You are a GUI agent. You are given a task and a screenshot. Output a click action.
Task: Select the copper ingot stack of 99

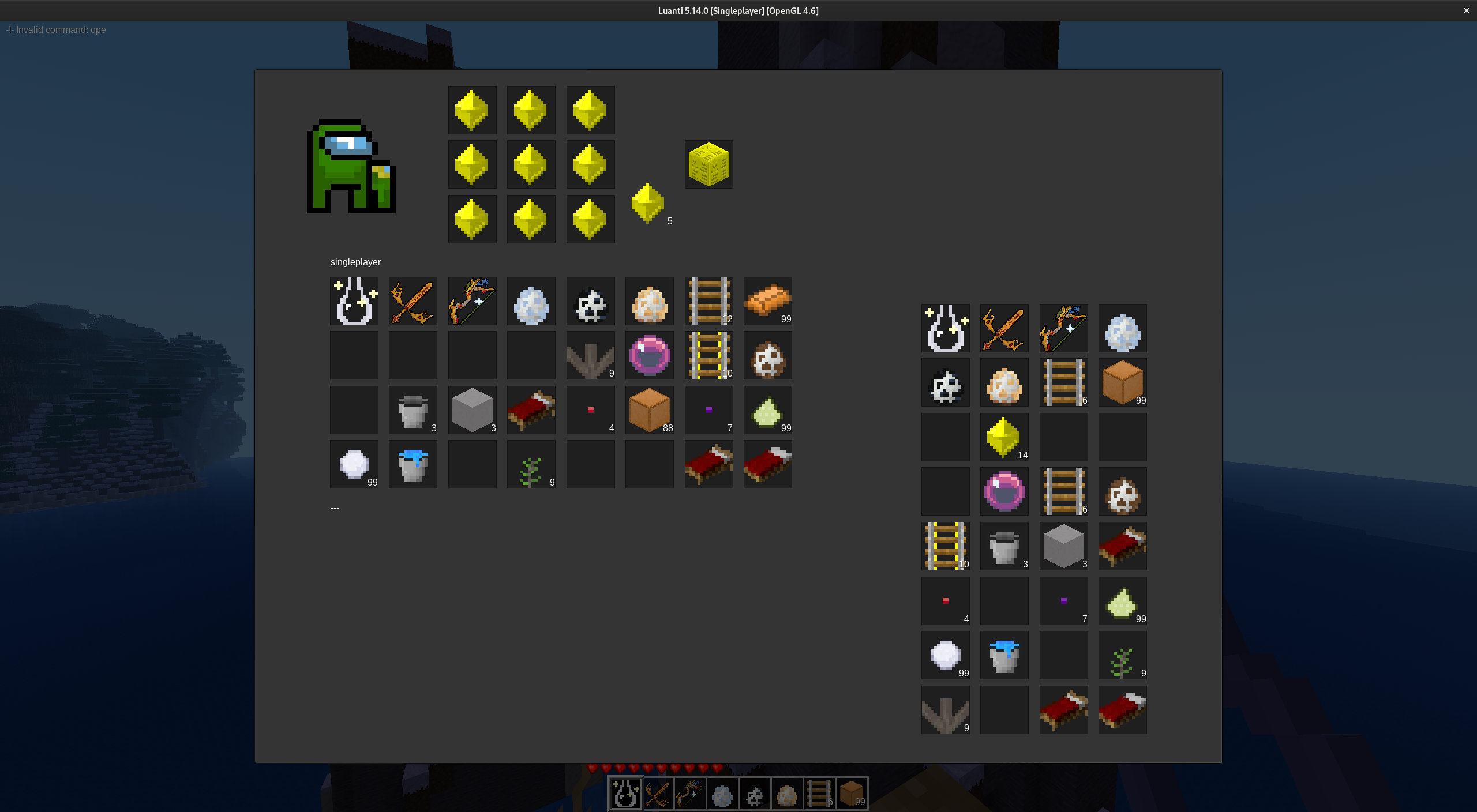click(767, 301)
